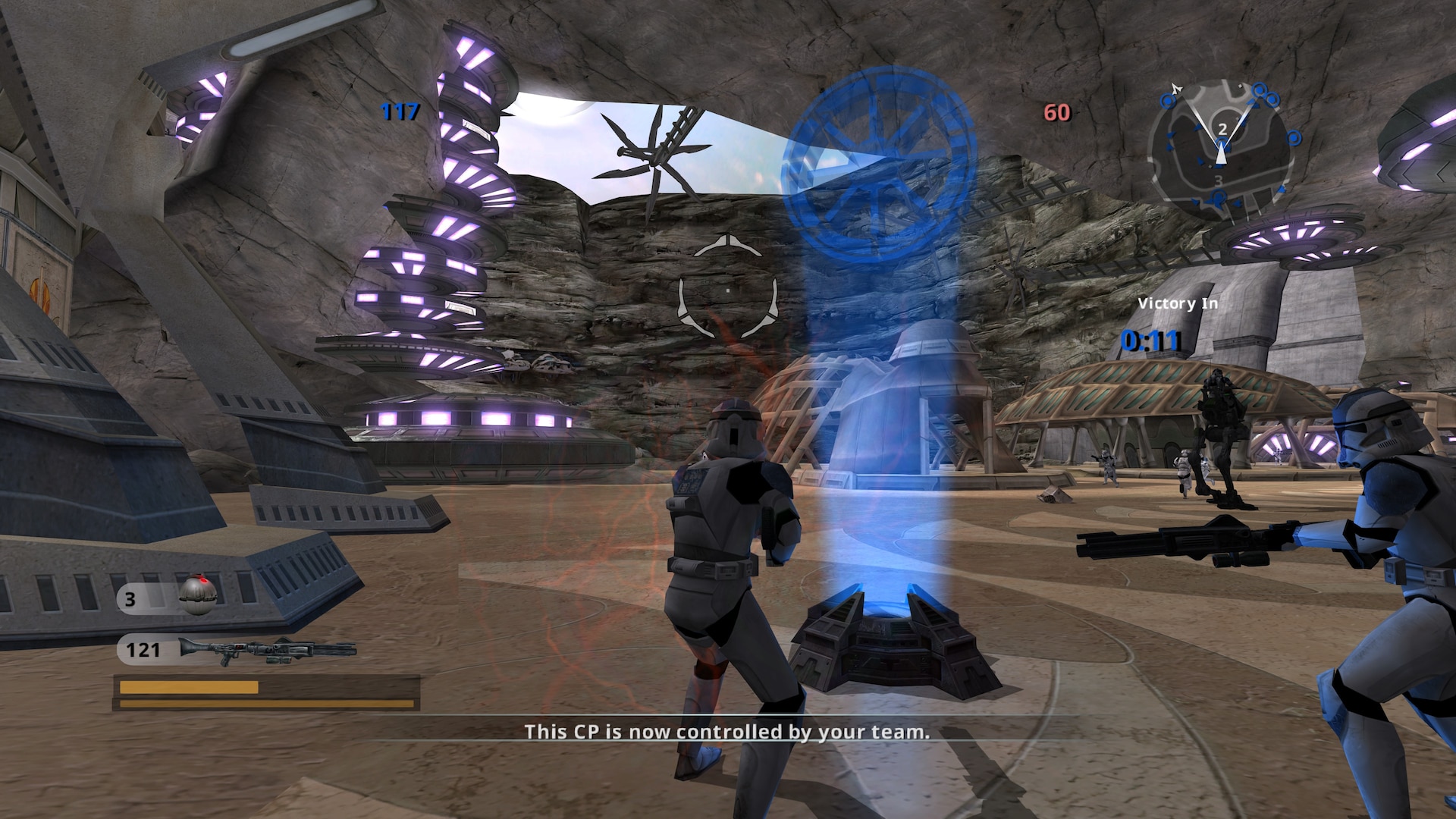This screenshot has height=819, width=1456.
Task: Toggle the number 3 objective marker on minimap
Action: point(1220,181)
